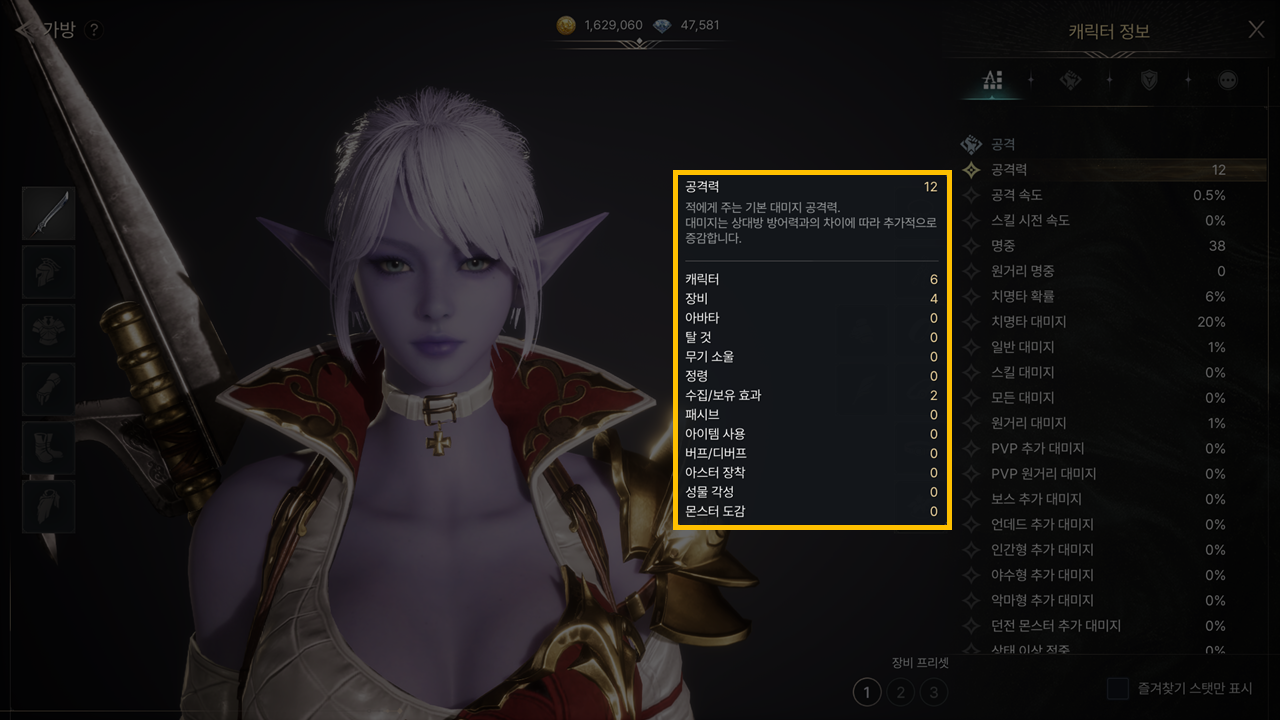Select the equipped sword weapon slot
Viewport: 1280px width, 720px height.
click(49, 213)
